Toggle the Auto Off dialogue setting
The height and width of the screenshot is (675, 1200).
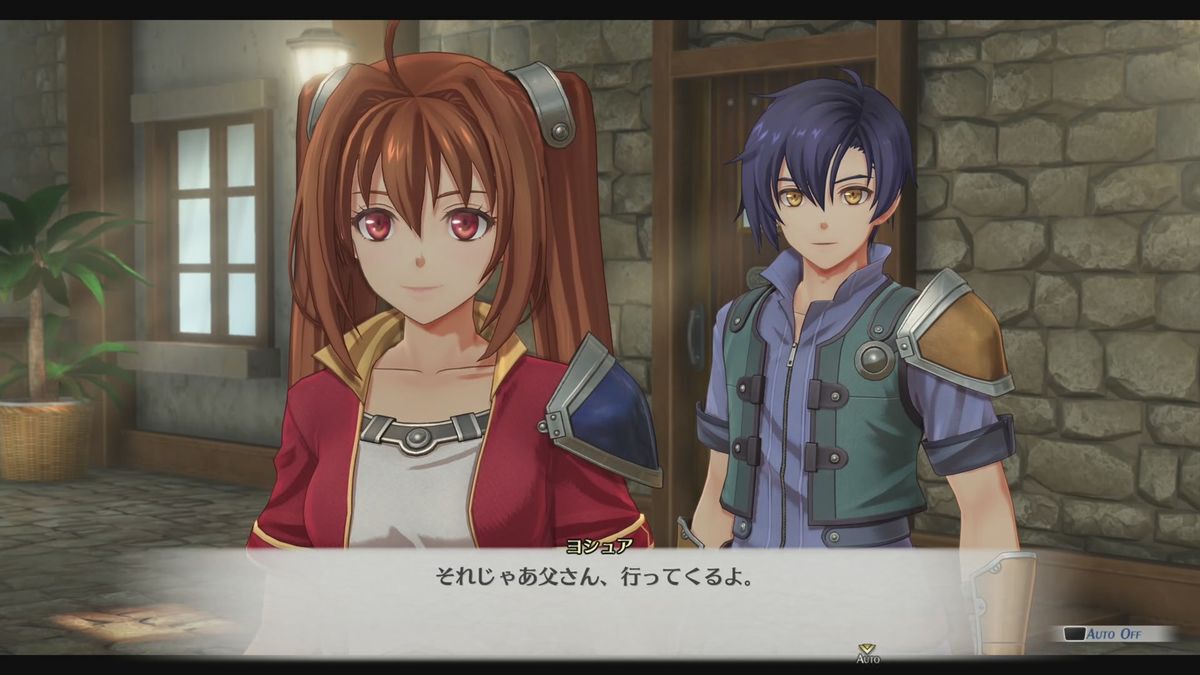[1112, 634]
